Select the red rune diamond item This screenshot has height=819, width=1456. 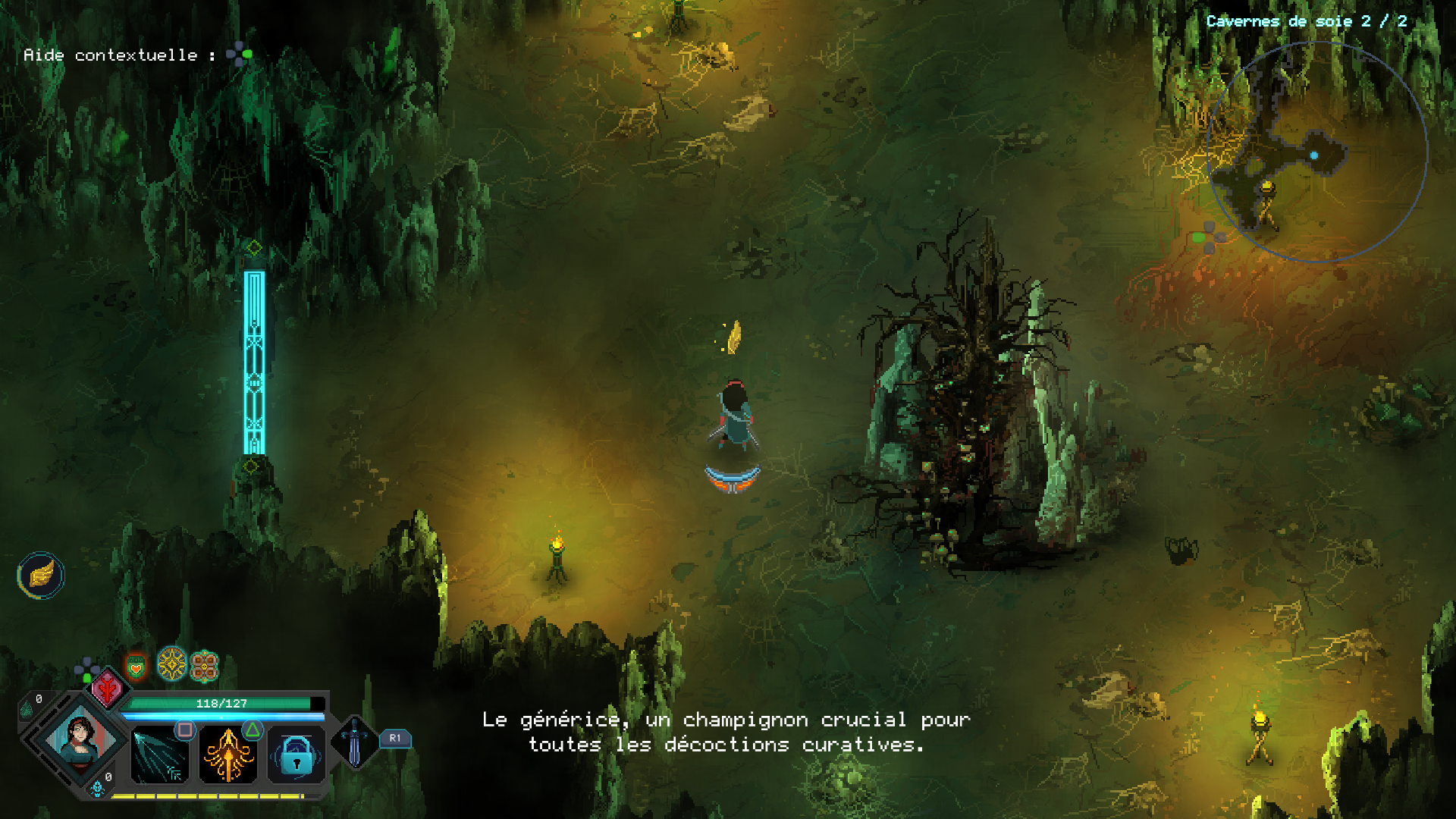[108, 689]
